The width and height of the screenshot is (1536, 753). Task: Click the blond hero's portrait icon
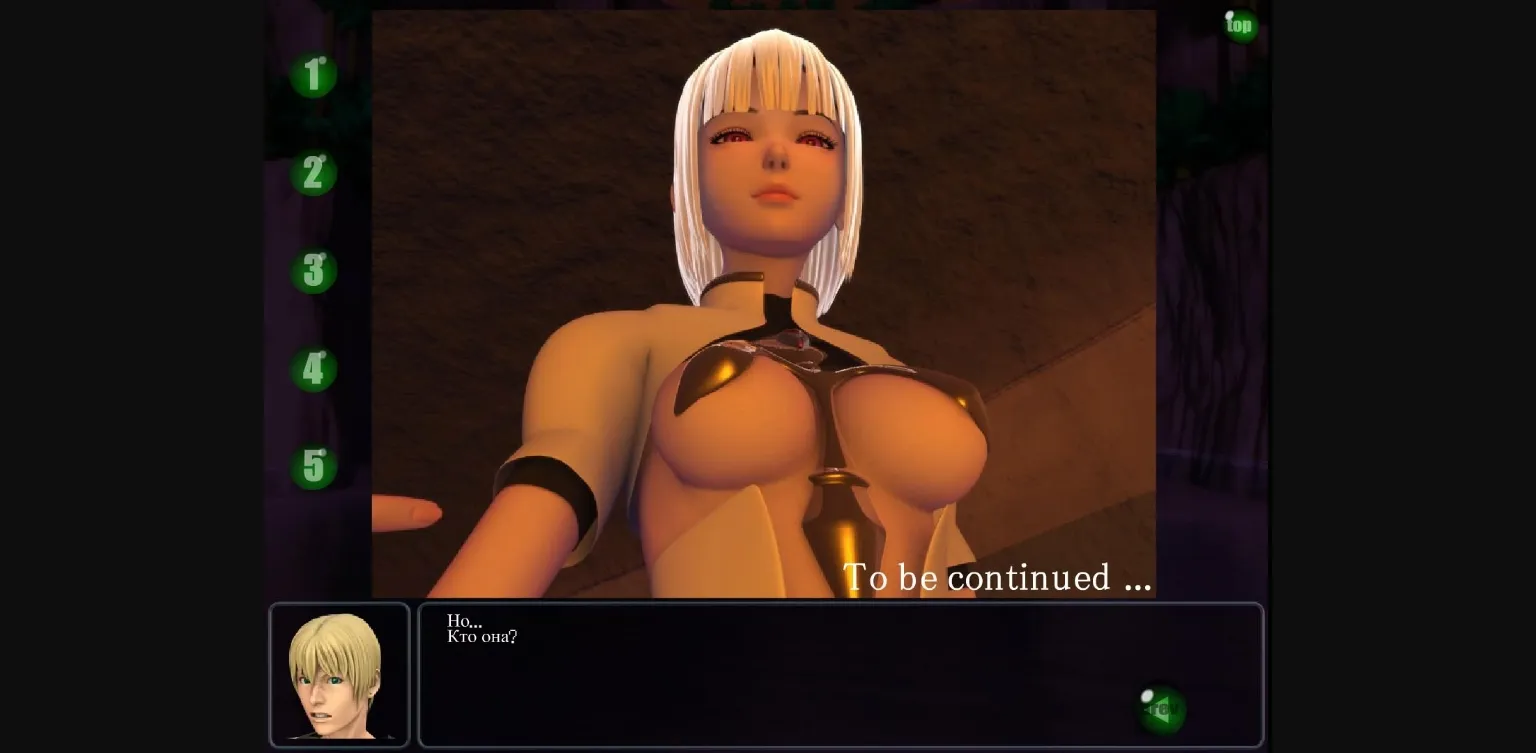click(x=339, y=674)
